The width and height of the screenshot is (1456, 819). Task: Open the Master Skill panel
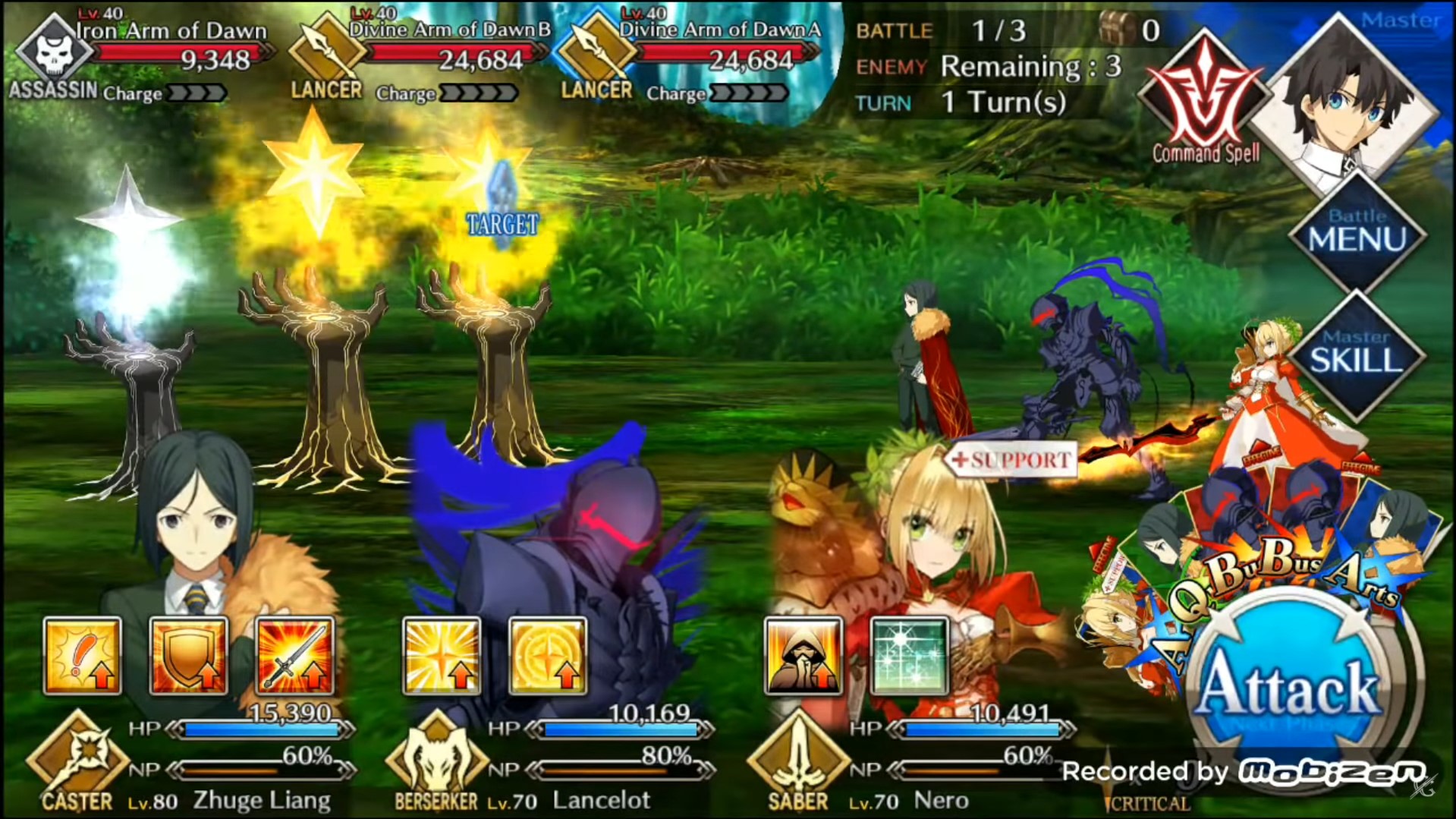tap(1357, 354)
